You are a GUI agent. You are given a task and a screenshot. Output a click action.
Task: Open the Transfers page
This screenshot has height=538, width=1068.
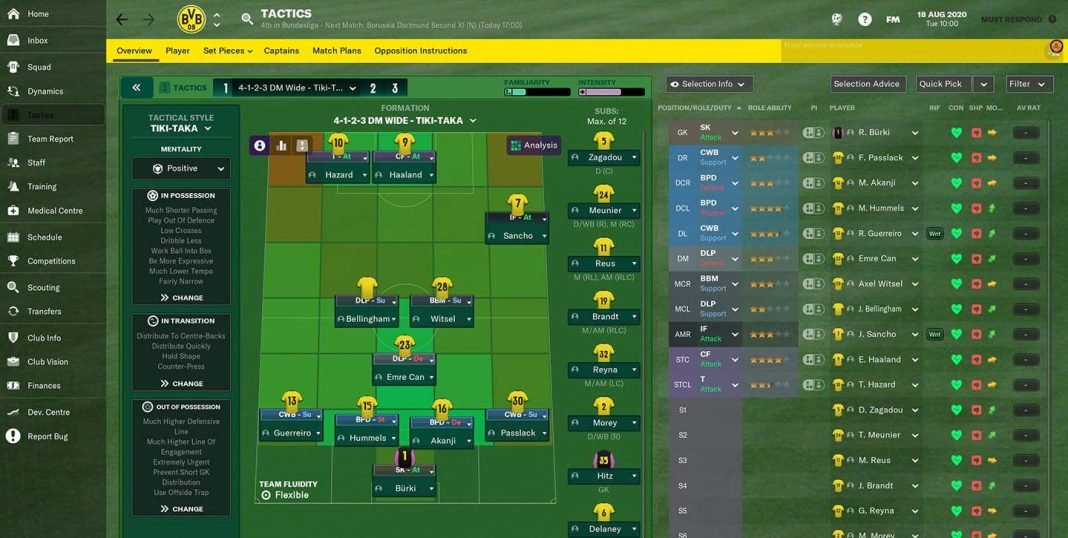coord(44,312)
